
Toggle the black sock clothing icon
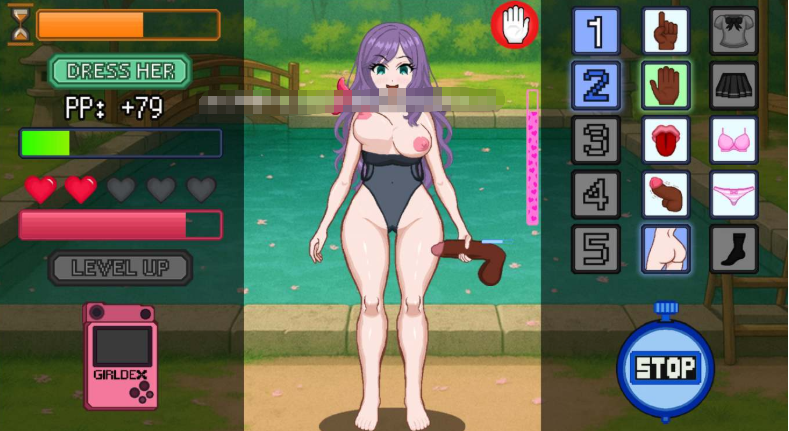click(x=734, y=248)
